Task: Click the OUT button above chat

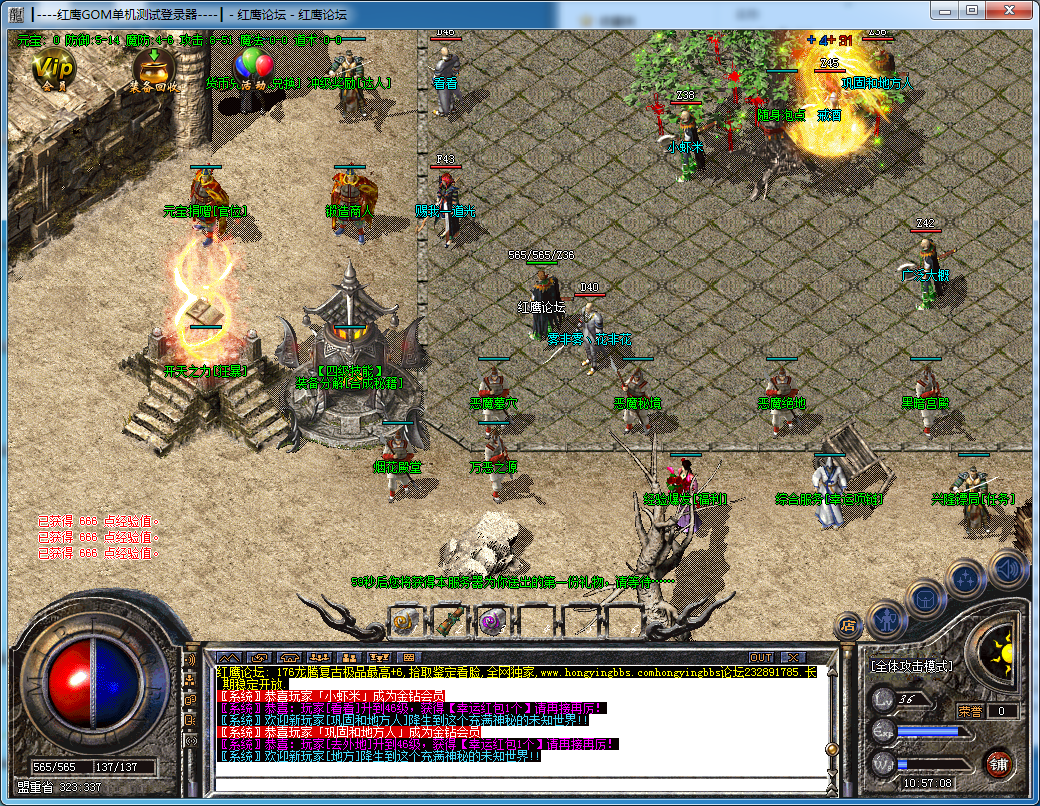Action: tap(761, 657)
